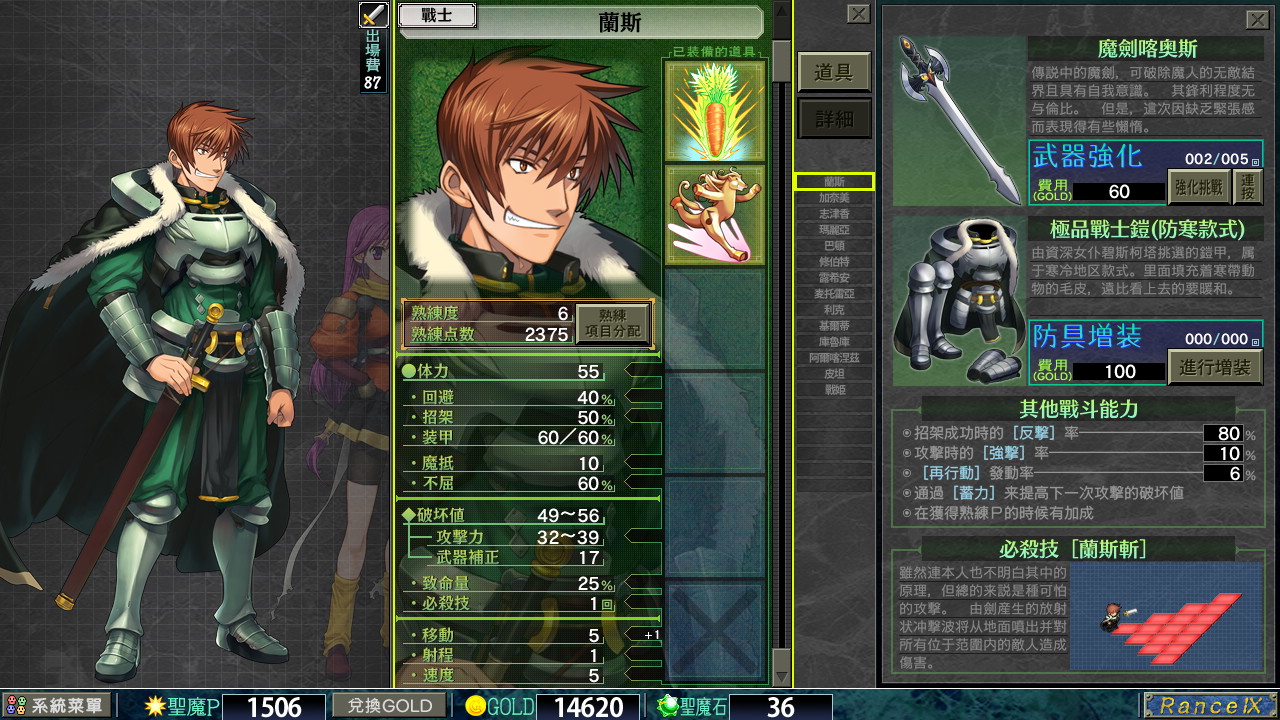1280x720 pixels.
Task: Choose 瑪麗亞 from the character list
Action: tap(834, 230)
